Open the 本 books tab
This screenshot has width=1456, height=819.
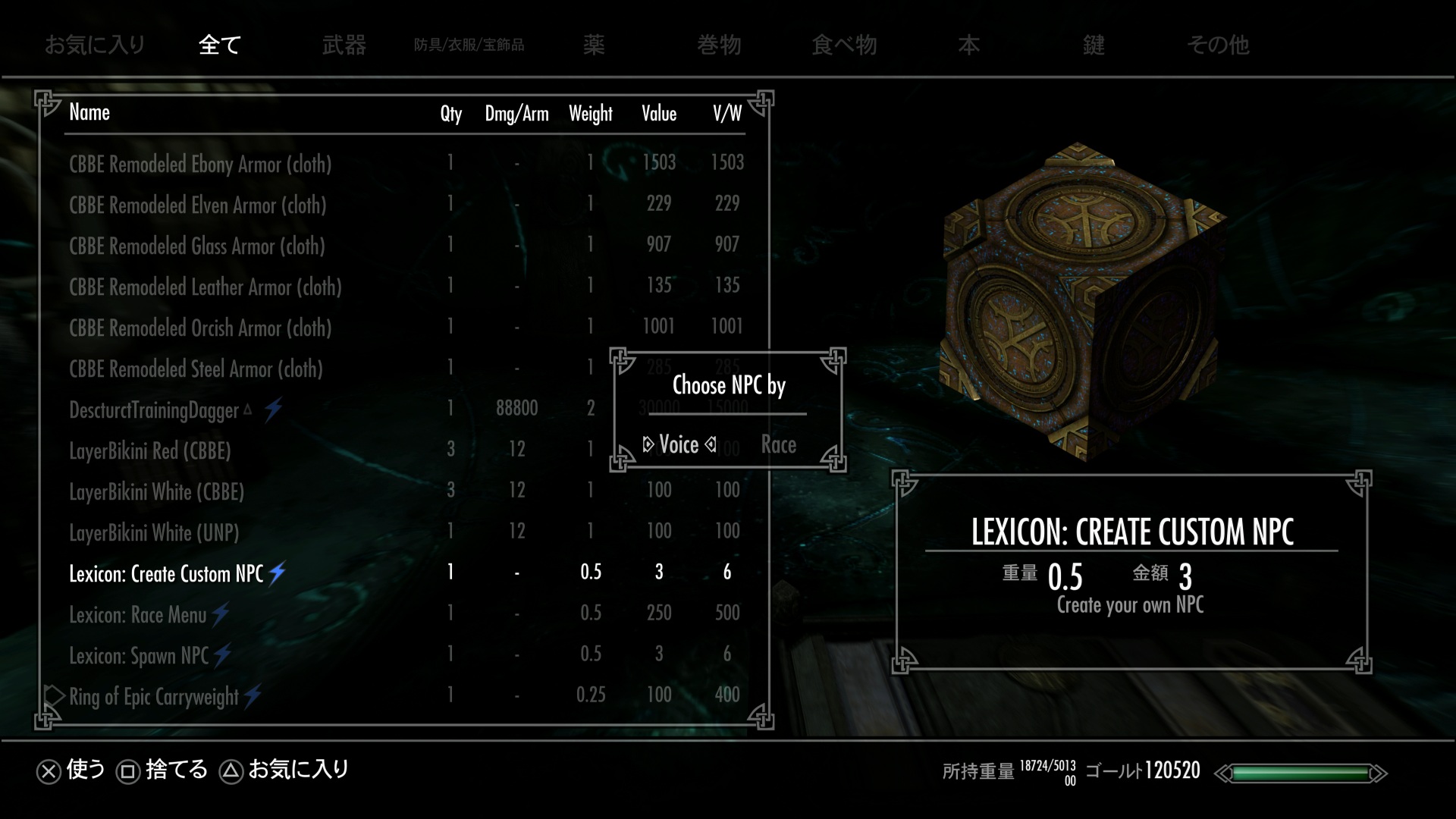(x=968, y=45)
